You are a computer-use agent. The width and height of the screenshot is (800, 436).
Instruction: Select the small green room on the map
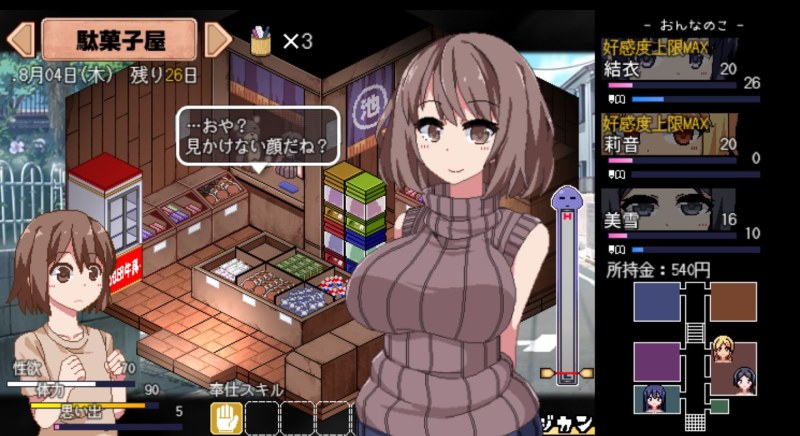(x=719, y=405)
